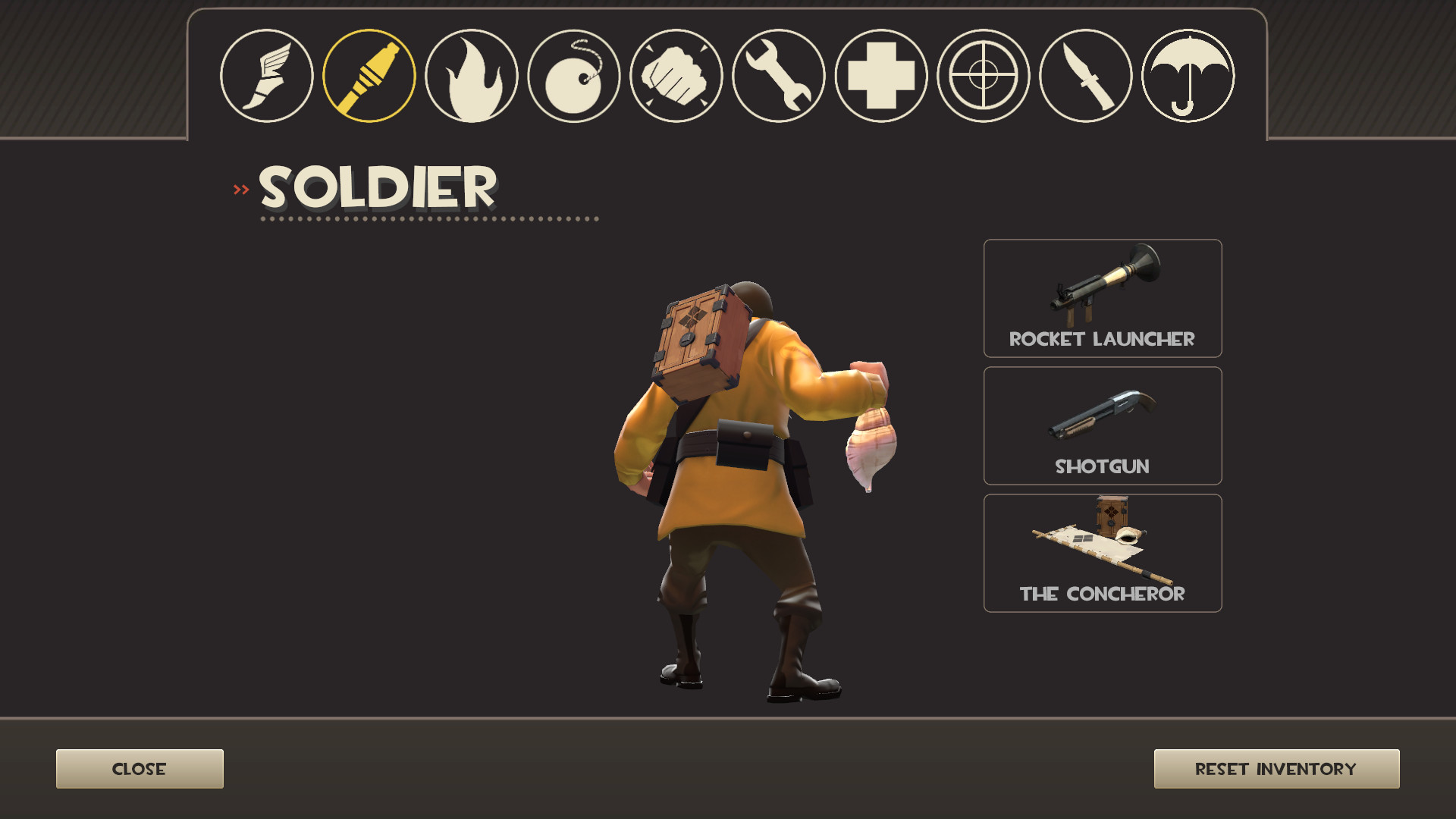Viewport: 1456px width, 819px height.
Task: Click the Rocket Launcher name label
Action: click(x=1102, y=340)
